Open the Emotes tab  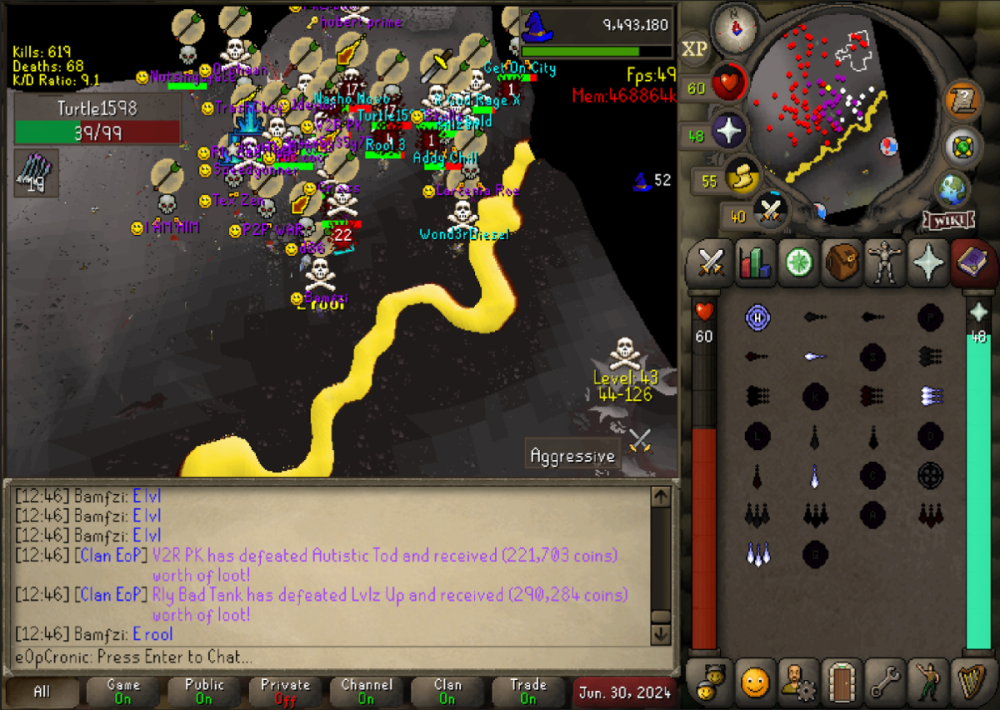click(929, 682)
